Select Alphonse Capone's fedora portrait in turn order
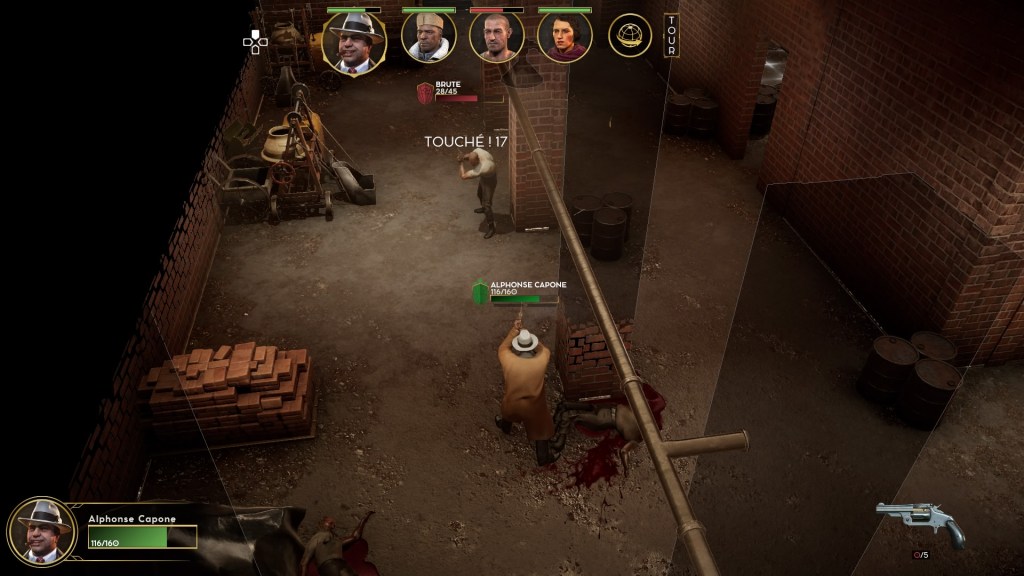The height and width of the screenshot is (576, 1024). click(x=354, y=42)
